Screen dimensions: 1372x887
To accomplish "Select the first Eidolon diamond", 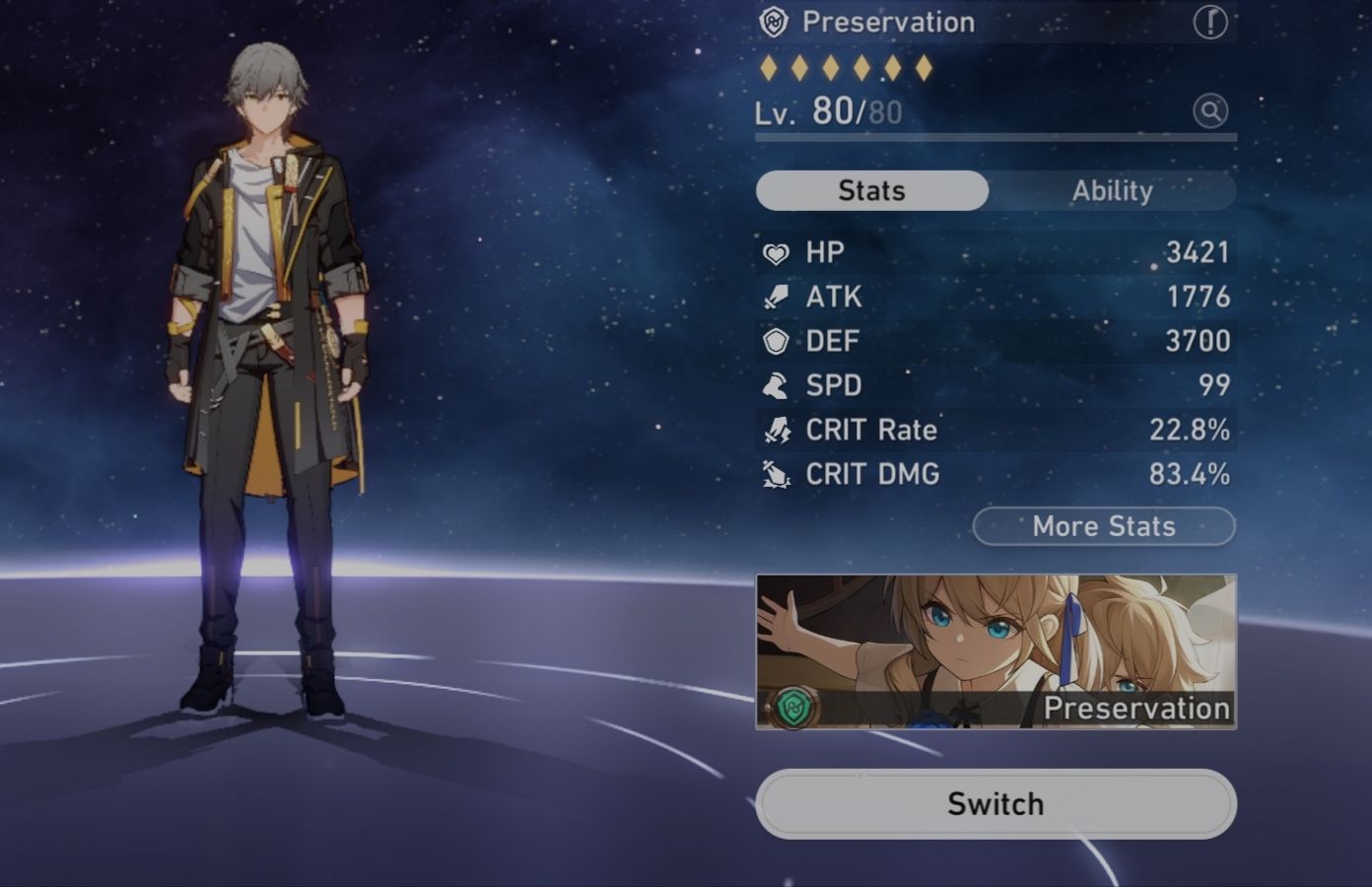I will click(x=769, y=67).
